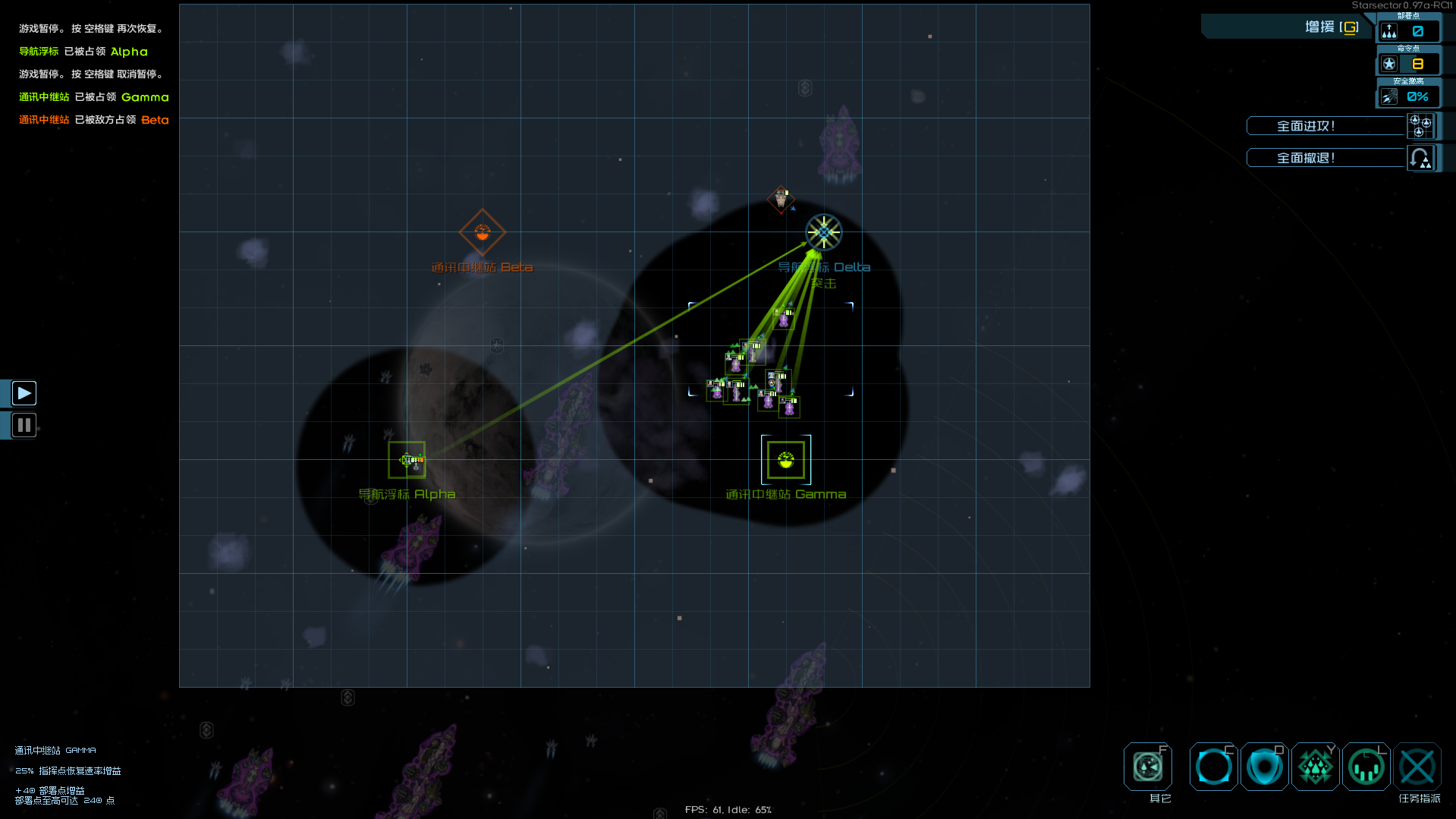Select the Defend command icon labeled D
This screenshot has height=819, width=1456.
[x=1264, y=767]
